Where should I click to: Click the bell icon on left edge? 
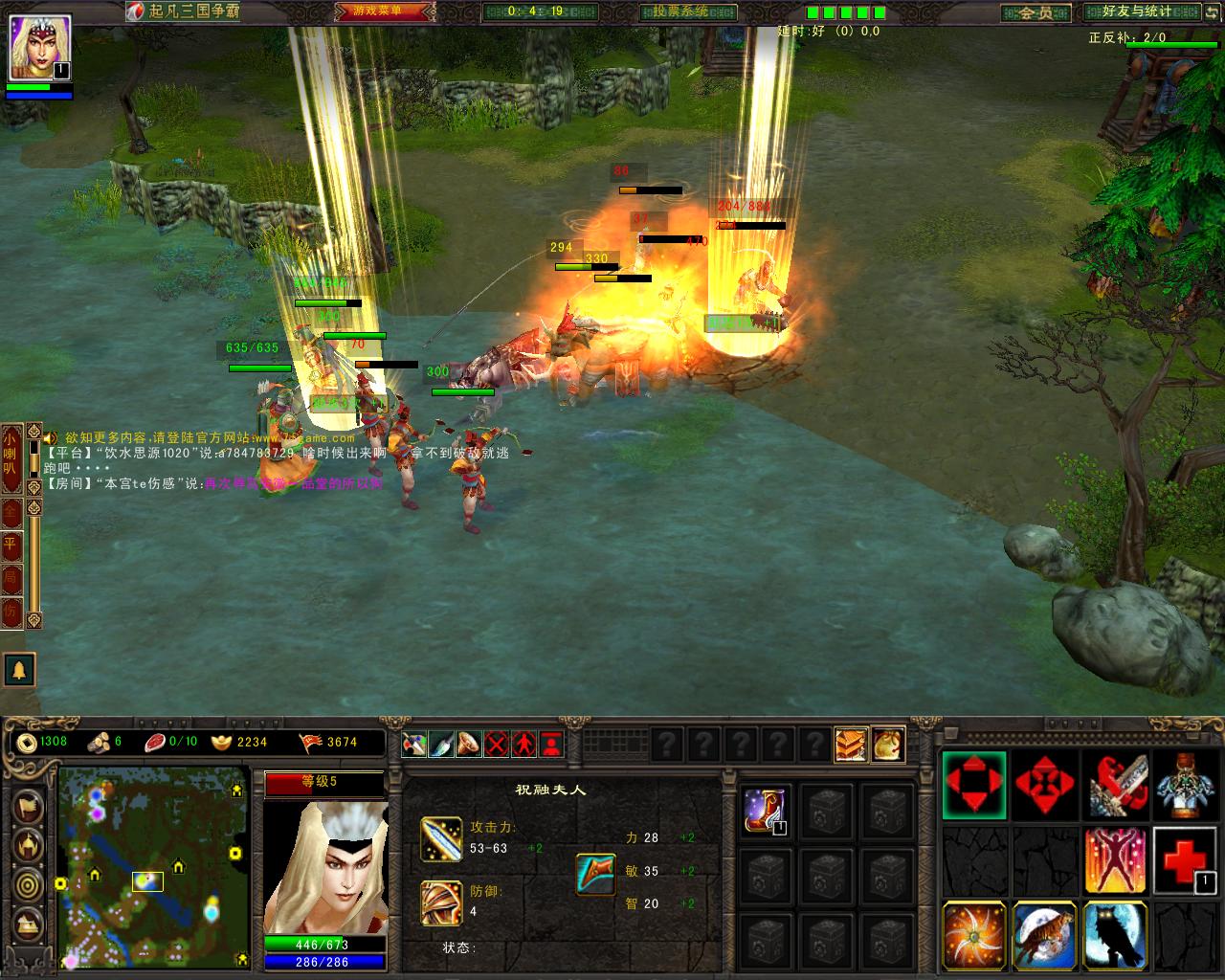tap(19, 669)
